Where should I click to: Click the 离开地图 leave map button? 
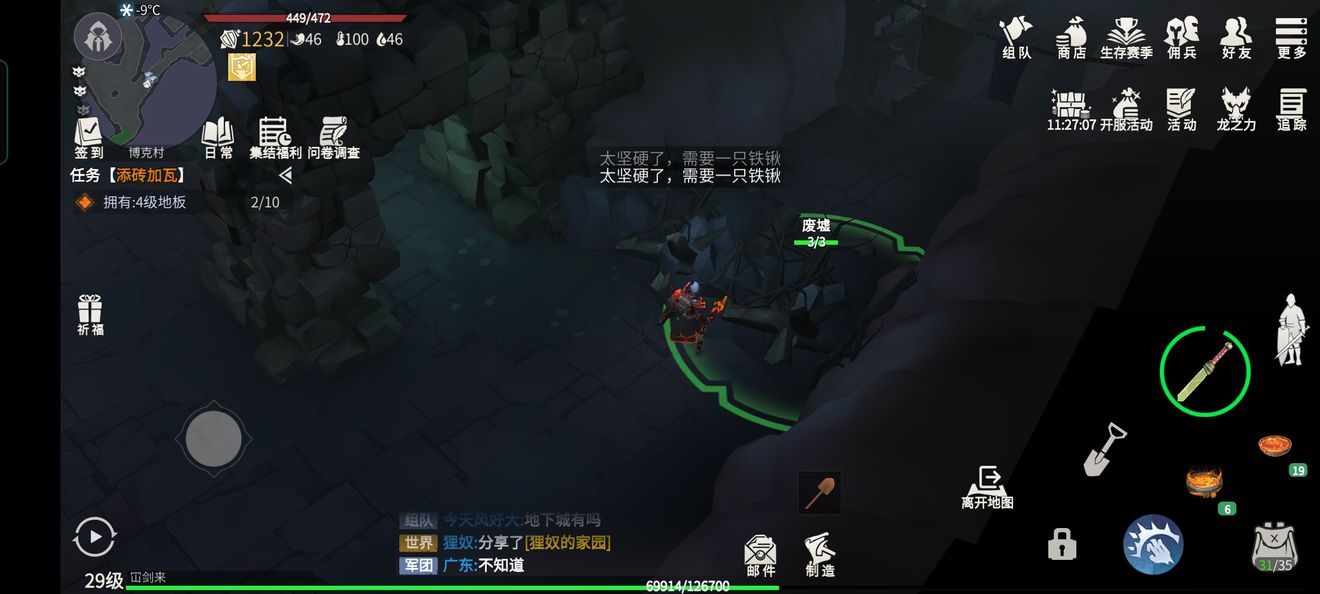point(988,487)
